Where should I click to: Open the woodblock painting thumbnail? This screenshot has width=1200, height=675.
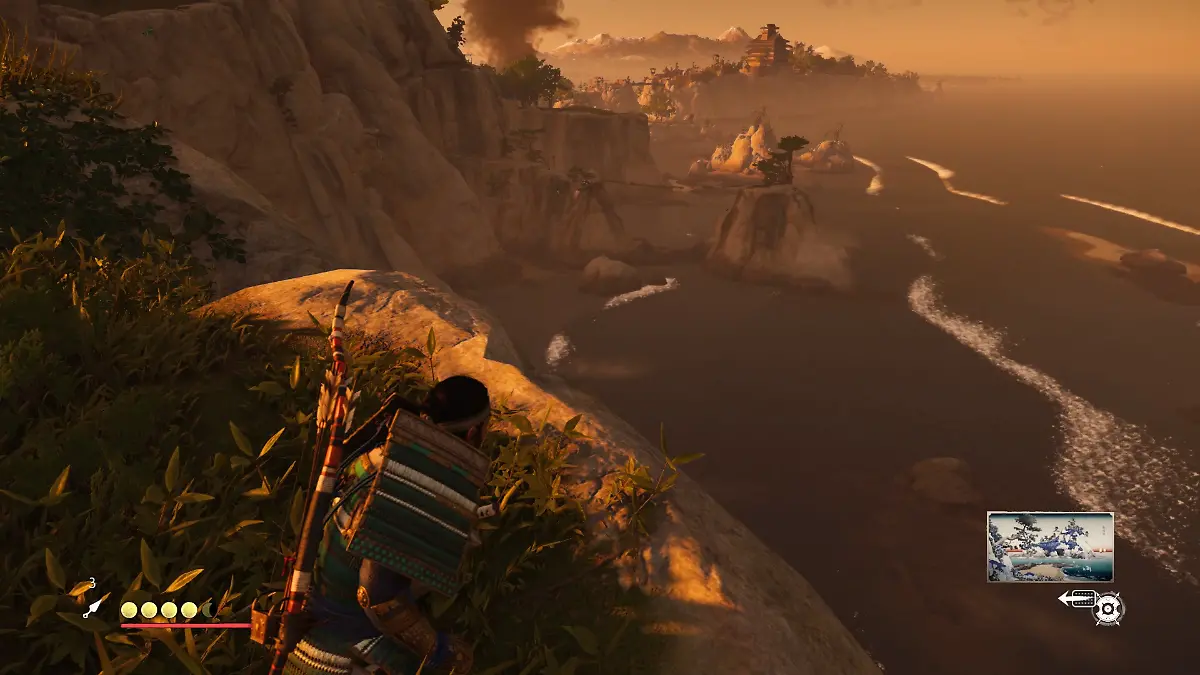pos(1050,547)
